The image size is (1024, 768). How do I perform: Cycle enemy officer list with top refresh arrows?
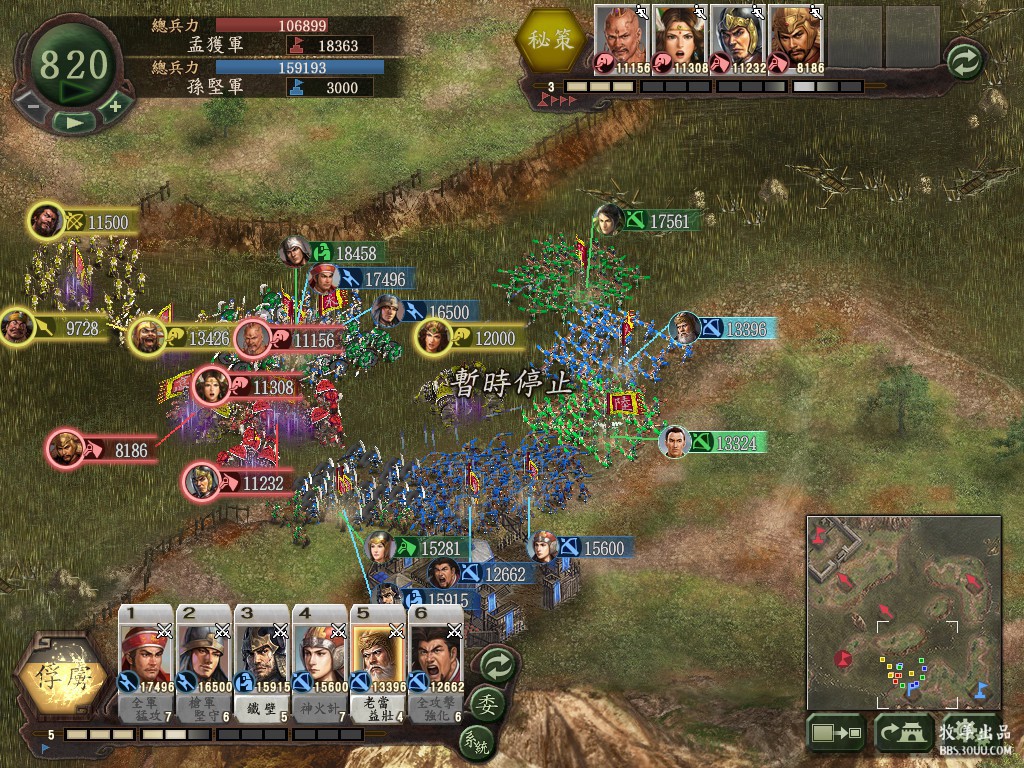point(965,60)
